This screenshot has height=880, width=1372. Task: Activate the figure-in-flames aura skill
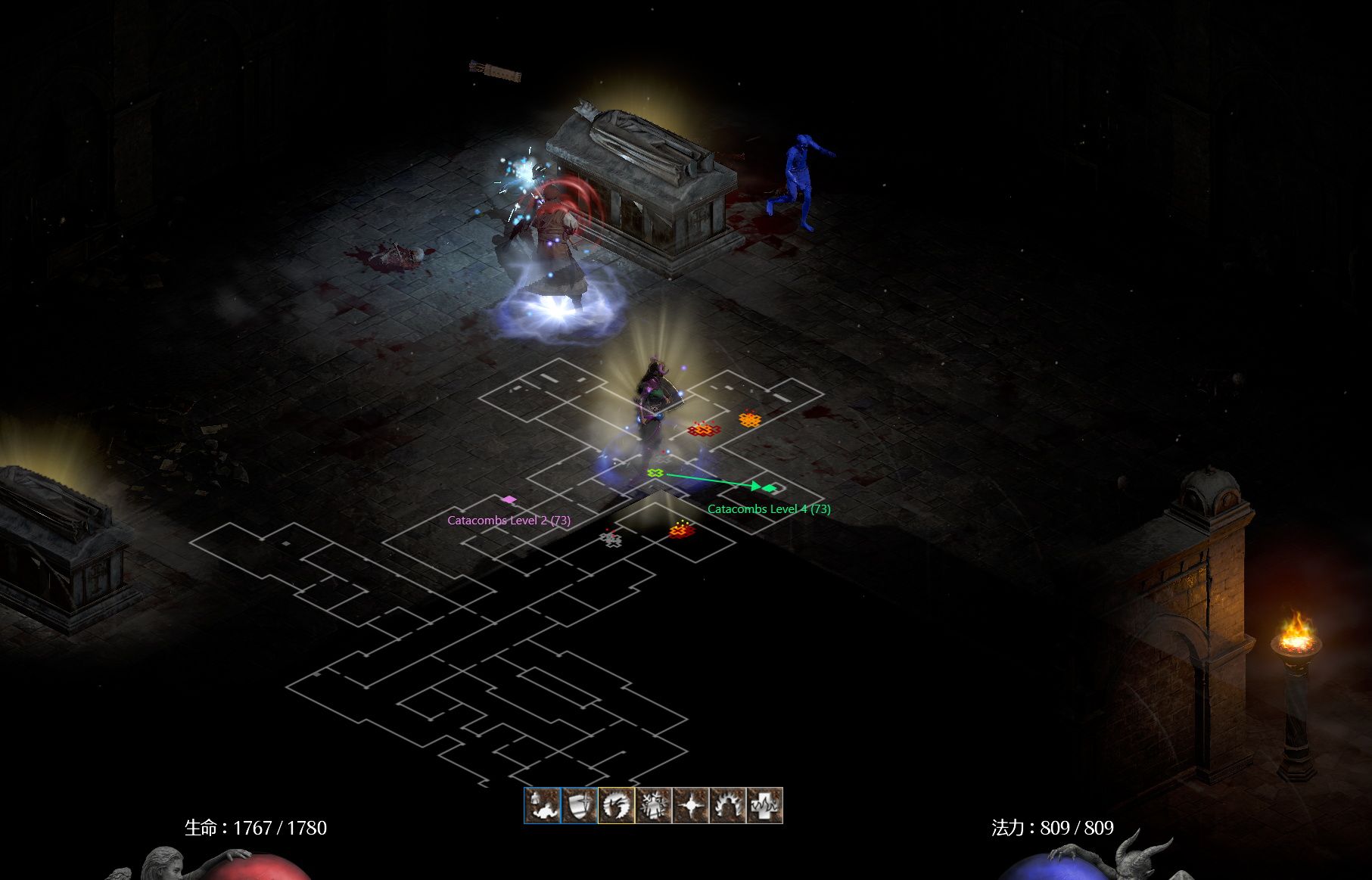click(728, 805)
